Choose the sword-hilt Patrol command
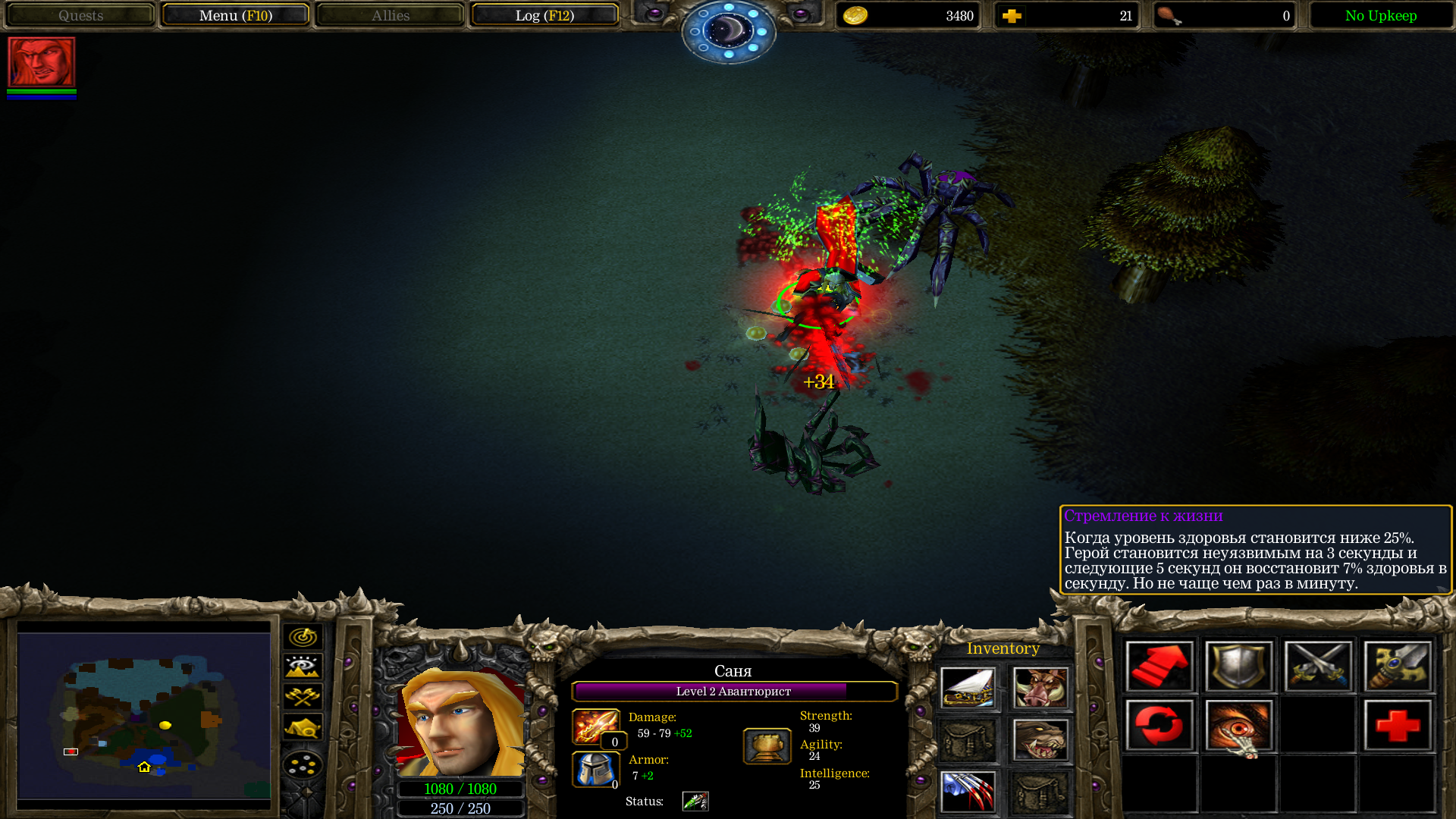 pyautogui.click(x=1398, y=667)
